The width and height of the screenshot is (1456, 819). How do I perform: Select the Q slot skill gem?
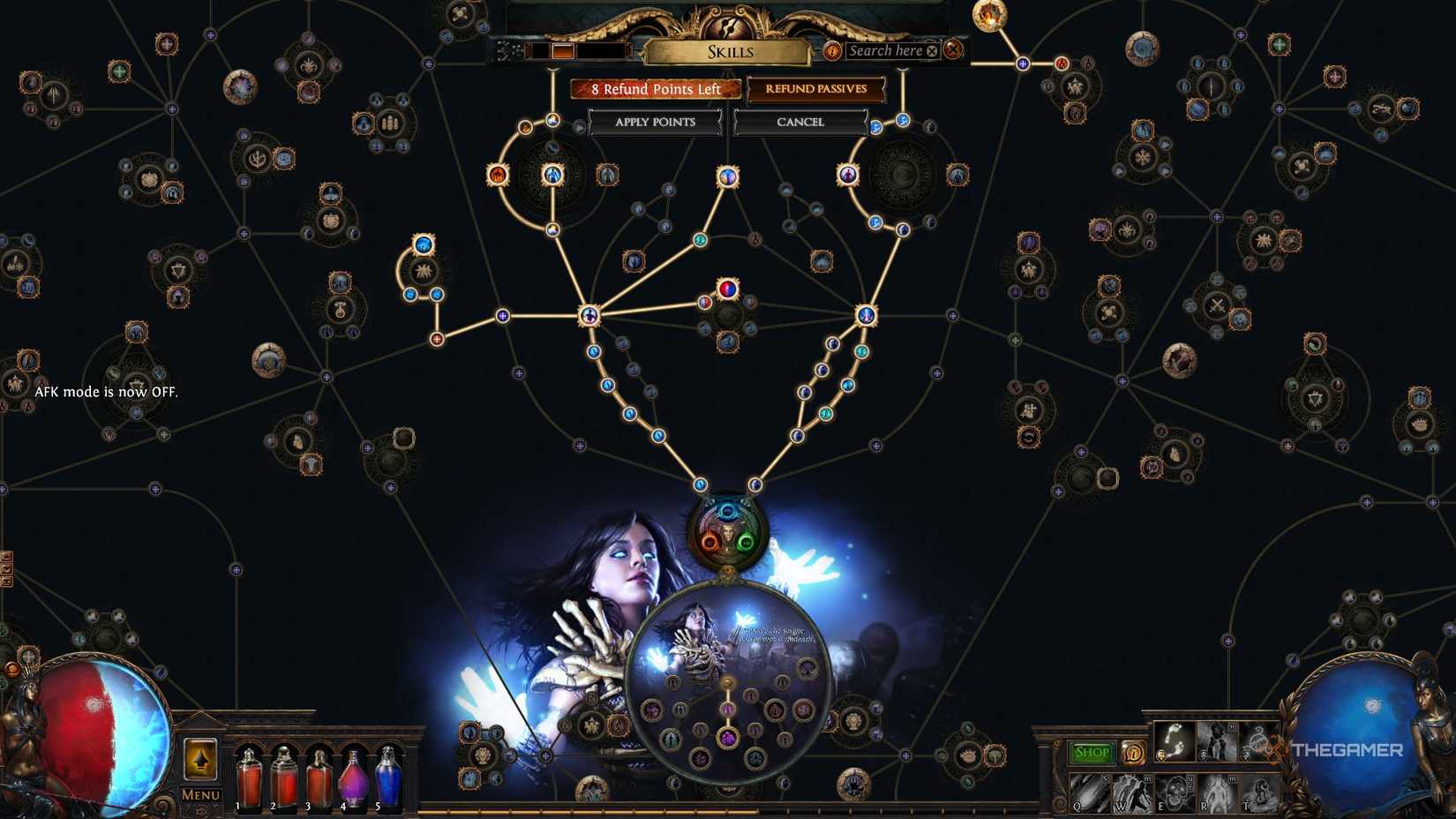[x=1089, y=794]
